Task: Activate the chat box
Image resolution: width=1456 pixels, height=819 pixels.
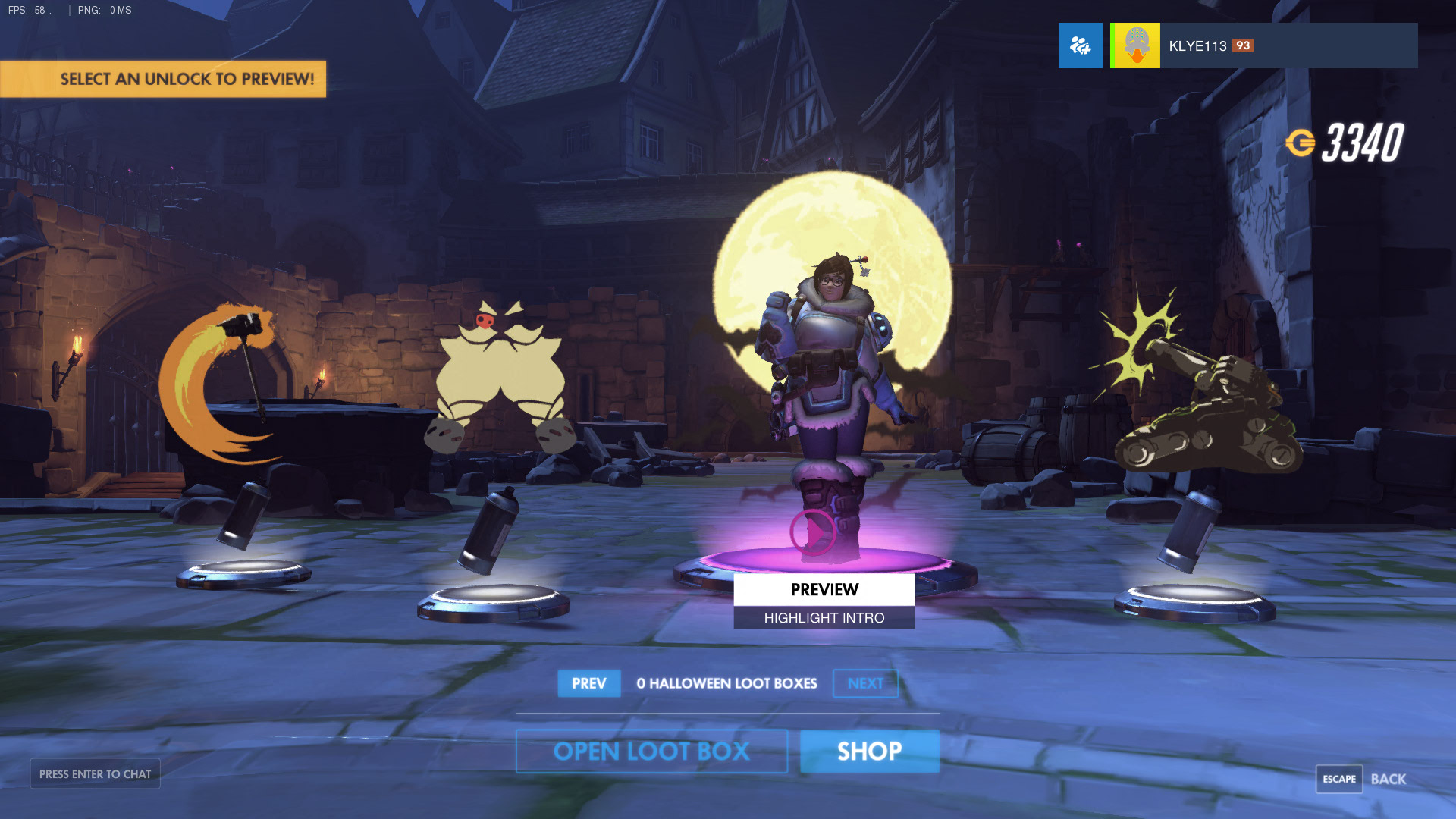Action: [x=95, y=773]
